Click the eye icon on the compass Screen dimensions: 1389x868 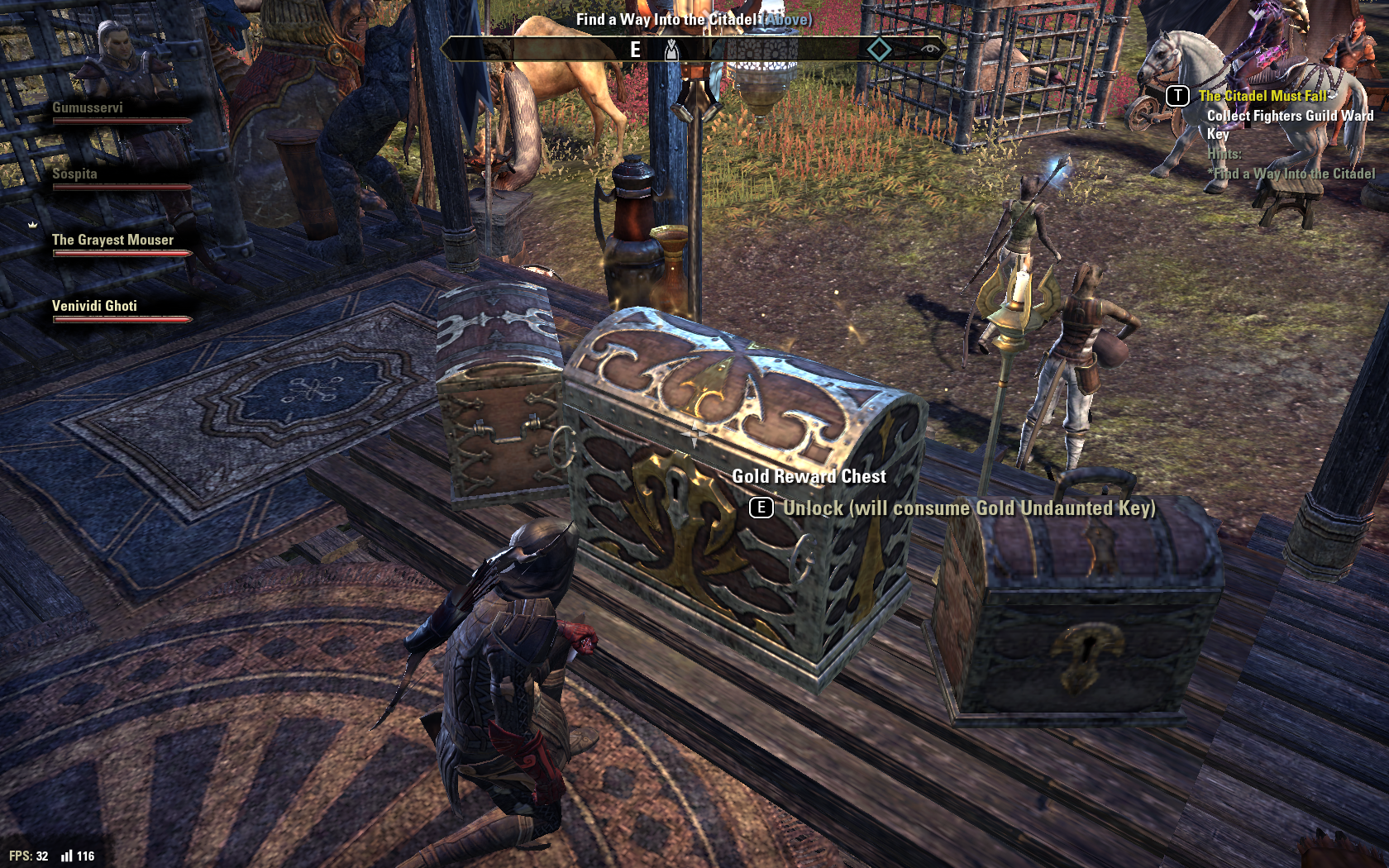(x=930, y=50)
